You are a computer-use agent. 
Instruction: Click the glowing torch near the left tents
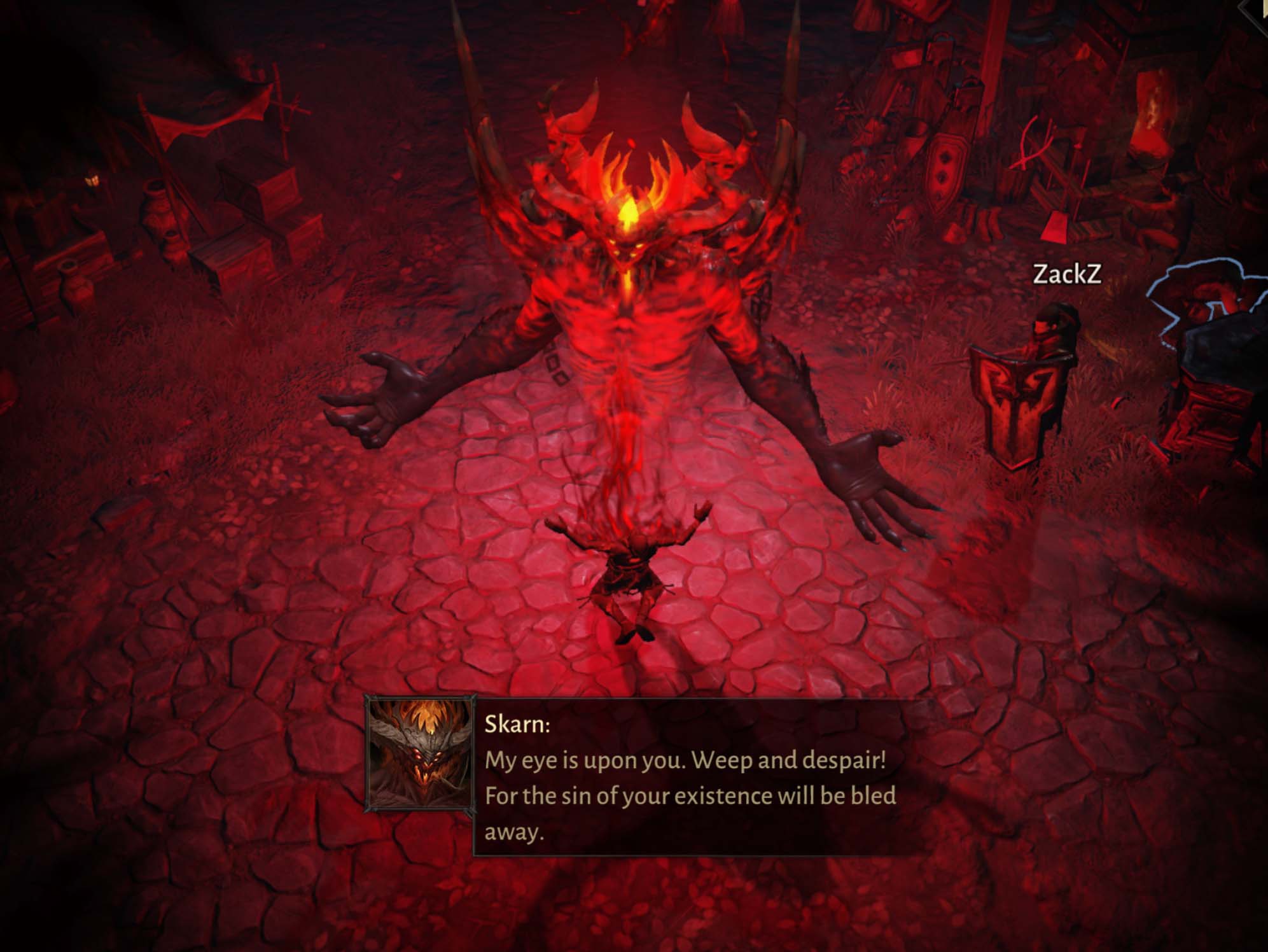pyautogui.click(x=93, y=180)
